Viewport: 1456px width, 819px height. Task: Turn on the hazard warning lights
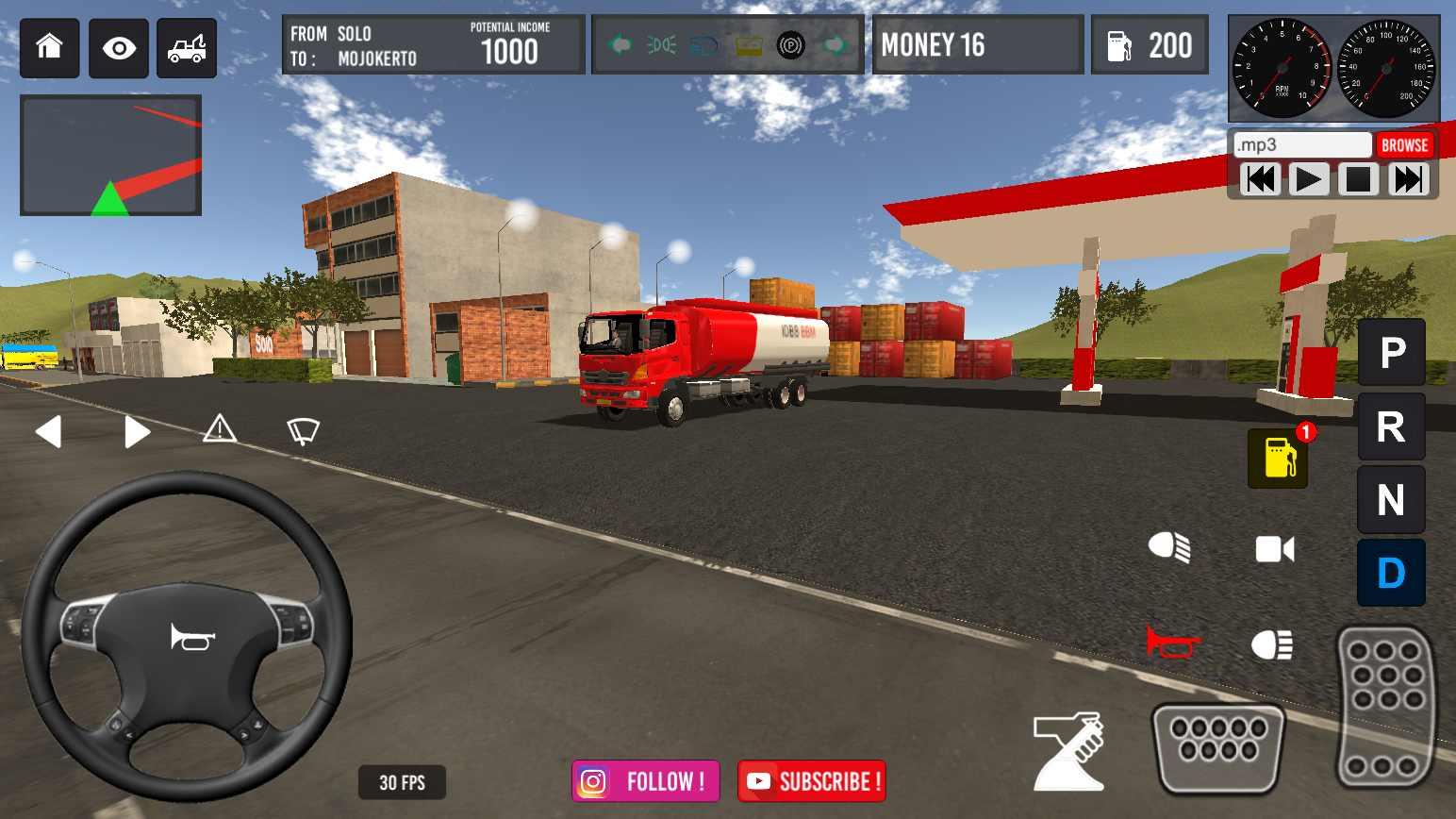click(x=220, y=429)
